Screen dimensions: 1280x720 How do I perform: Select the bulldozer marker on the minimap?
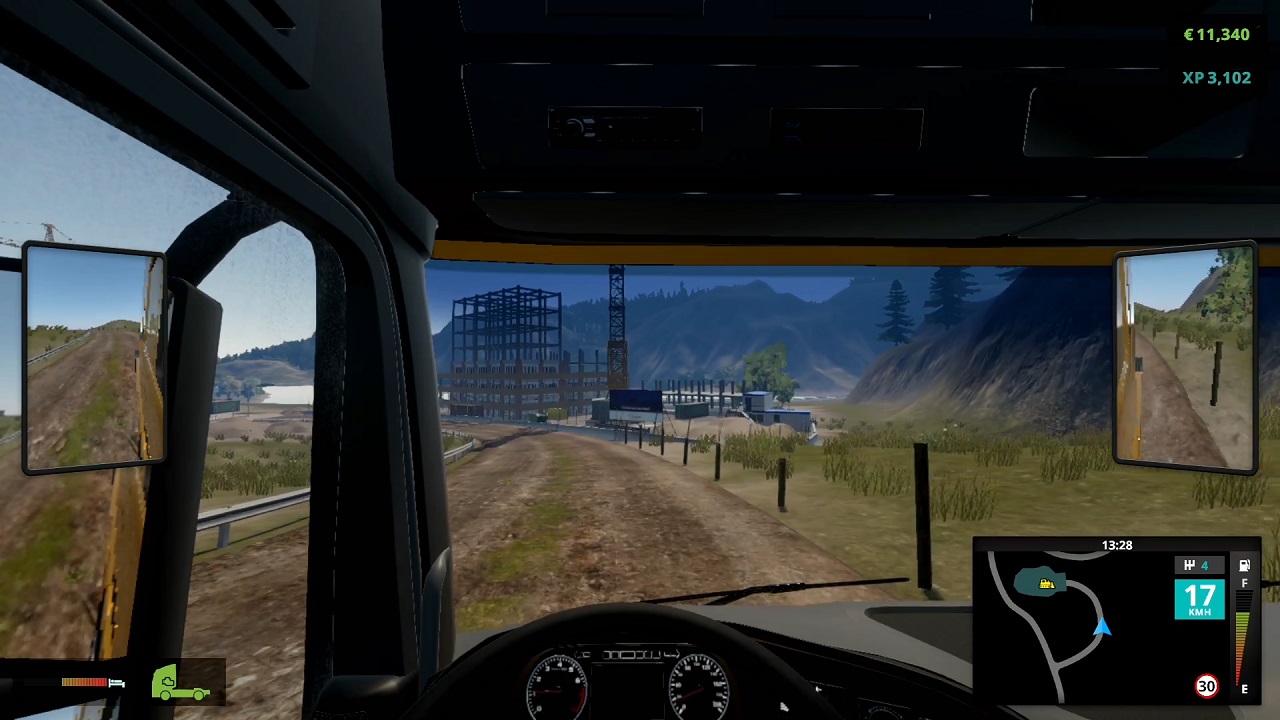(1046, 584)
